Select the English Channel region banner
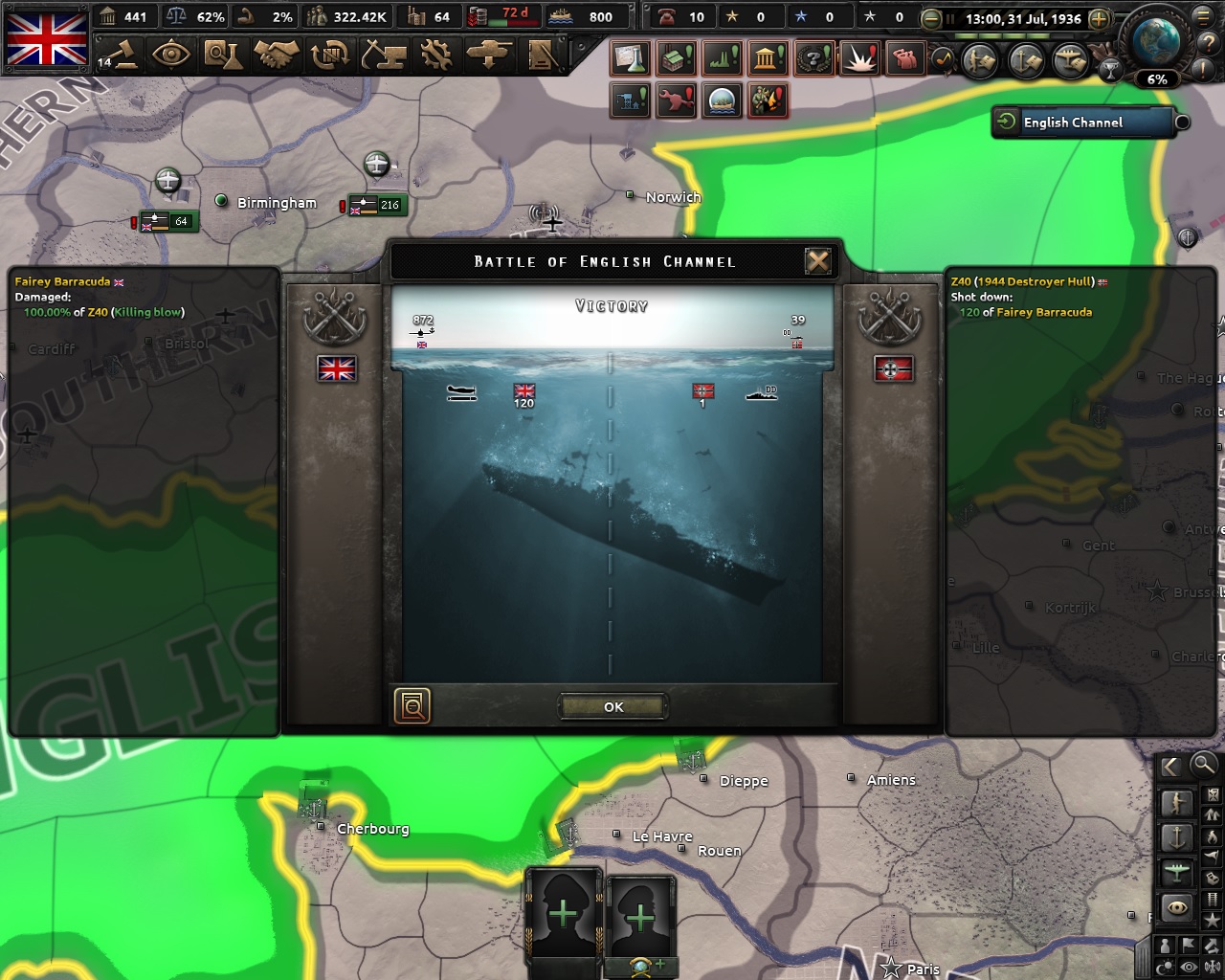 [1084, 122]
